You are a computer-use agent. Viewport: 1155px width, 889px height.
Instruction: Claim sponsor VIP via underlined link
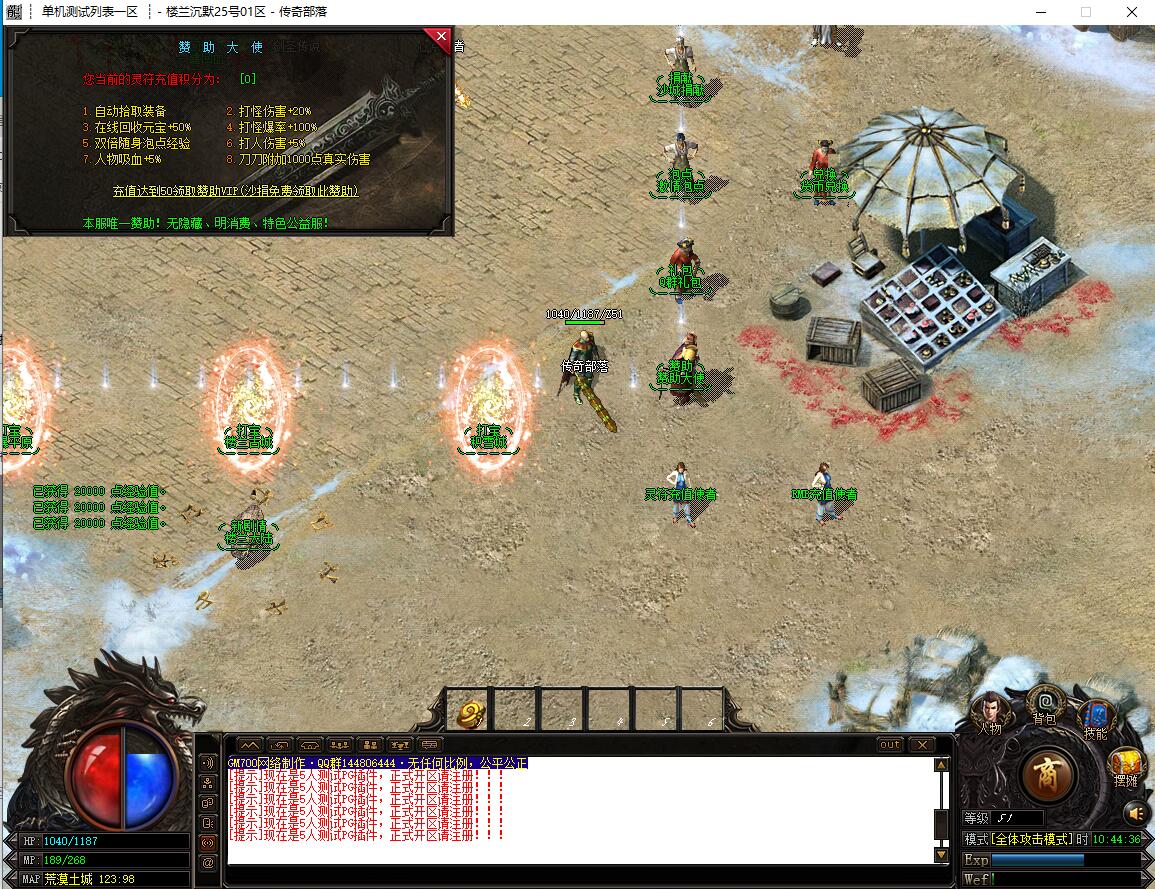(236, 190)
